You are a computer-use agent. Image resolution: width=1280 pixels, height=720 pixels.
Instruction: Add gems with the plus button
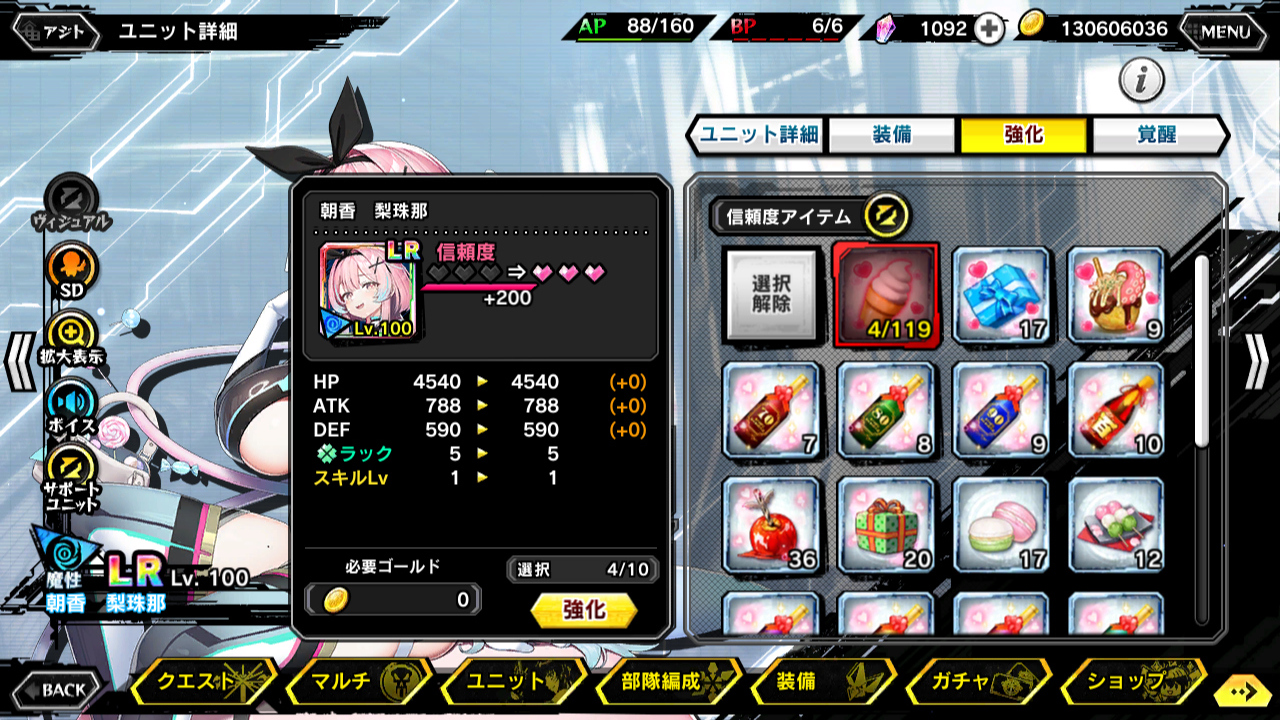coord(989,29)
